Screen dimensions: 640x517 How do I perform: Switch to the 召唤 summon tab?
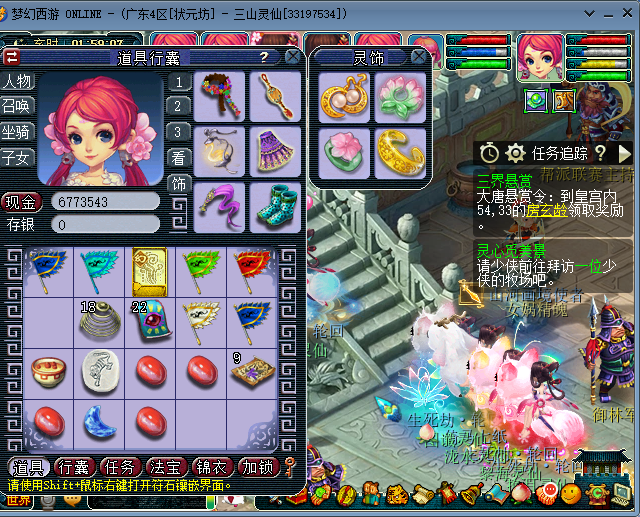(17, 106)
